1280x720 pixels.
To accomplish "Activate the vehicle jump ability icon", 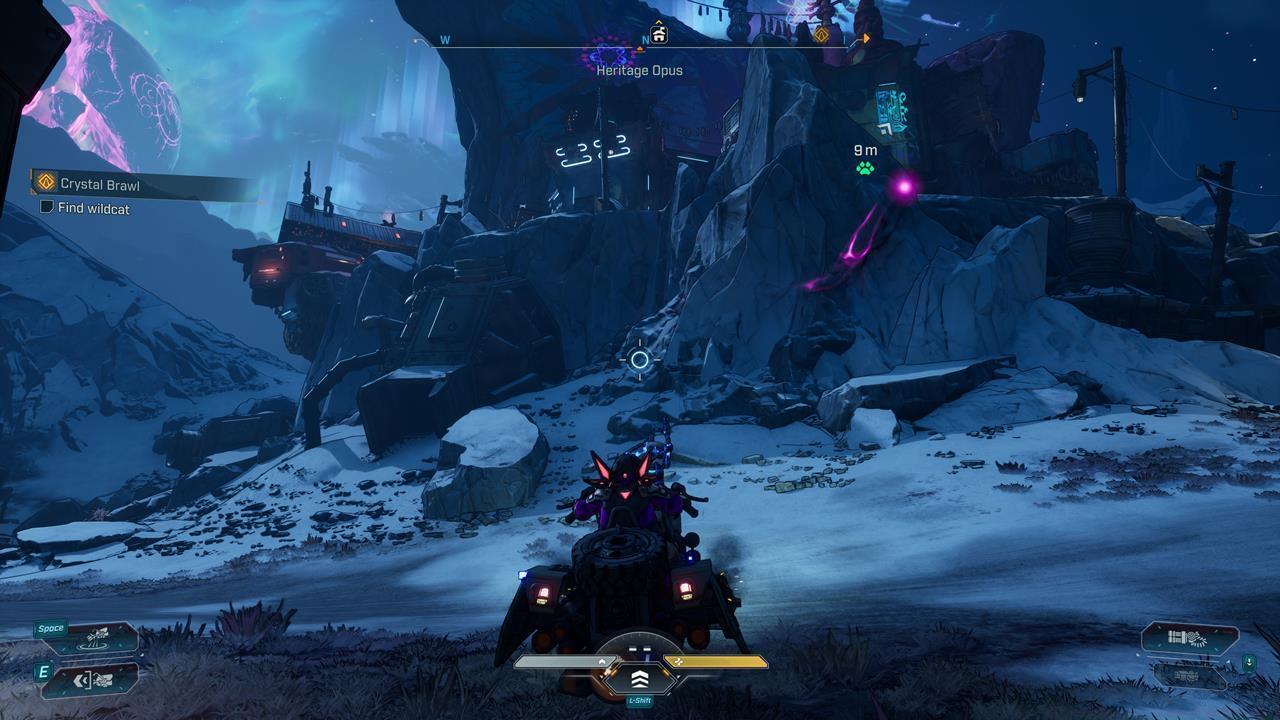I will tap(98, 636).
